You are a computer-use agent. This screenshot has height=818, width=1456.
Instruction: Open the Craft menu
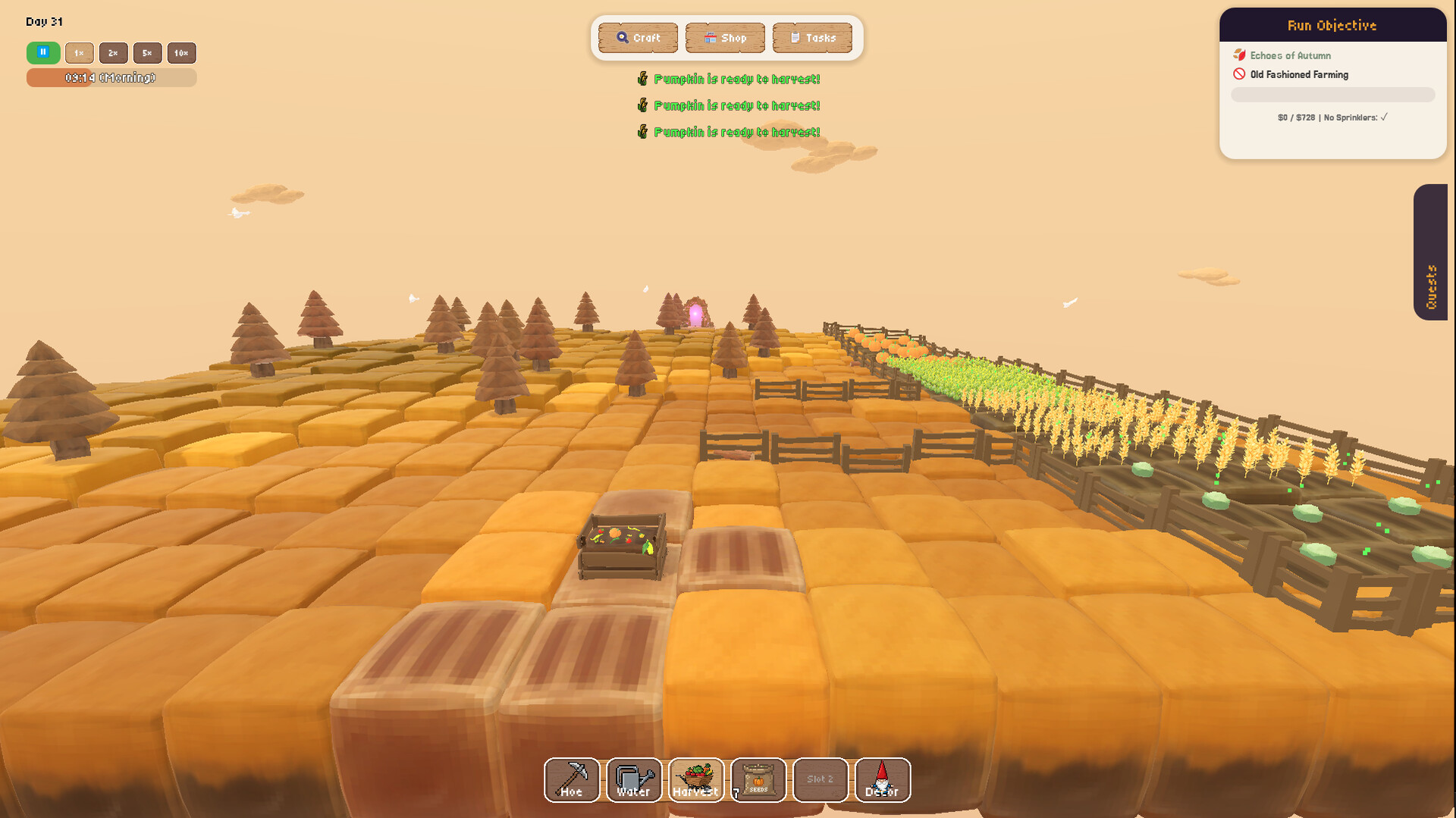click(x=637, y=38)
